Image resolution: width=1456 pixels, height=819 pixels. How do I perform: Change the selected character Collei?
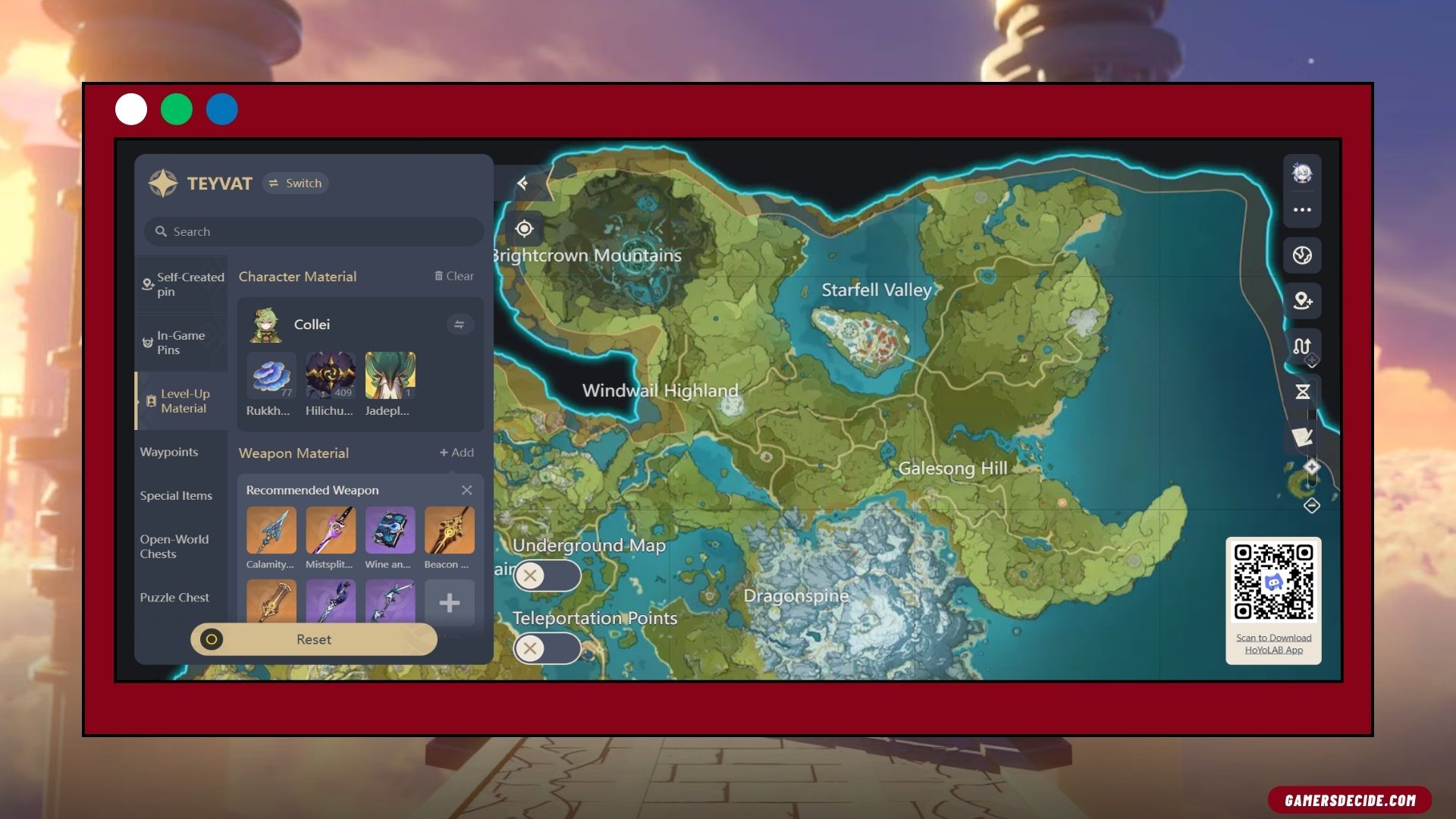pos(460,325)
